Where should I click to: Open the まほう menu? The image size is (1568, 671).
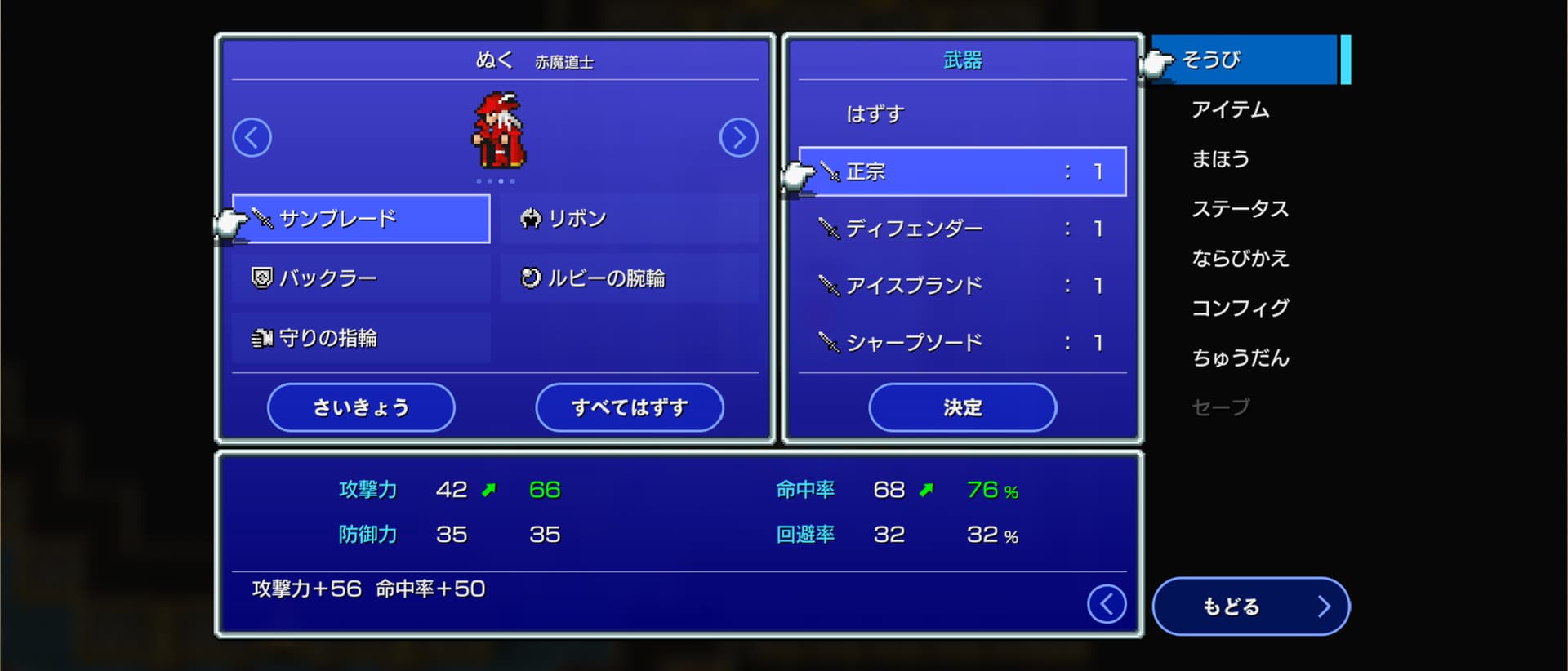[x=1220, y=159]
